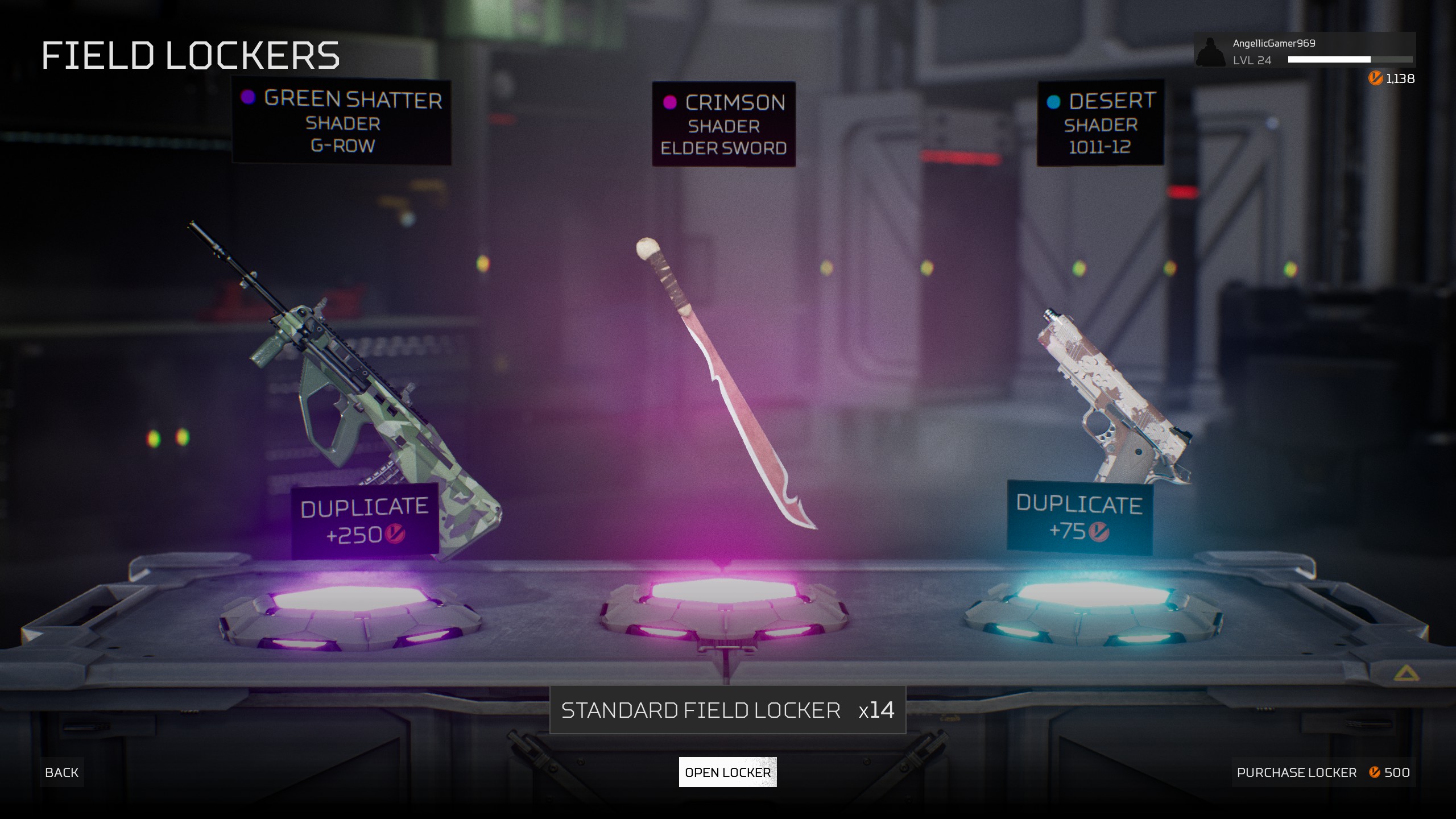Open the standard field locker
The width and height of the screenshot is (1456, 819).
pyautogui.click(x=727, y=772)
